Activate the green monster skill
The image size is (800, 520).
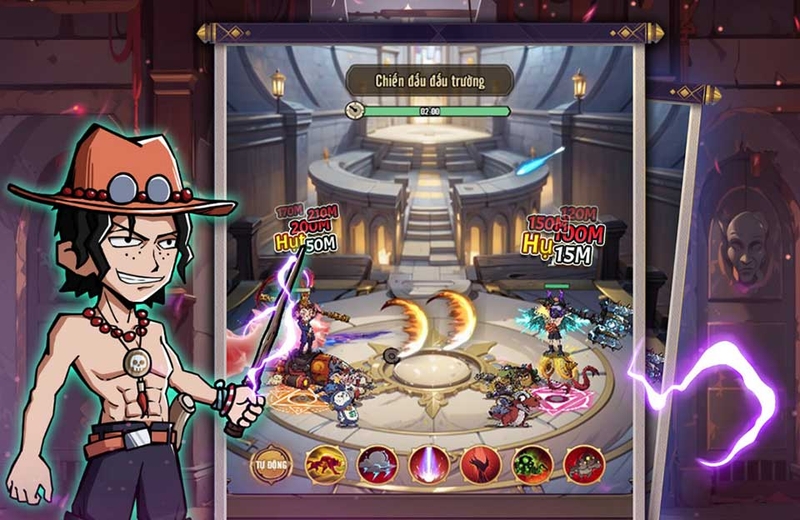click(533, 465)
